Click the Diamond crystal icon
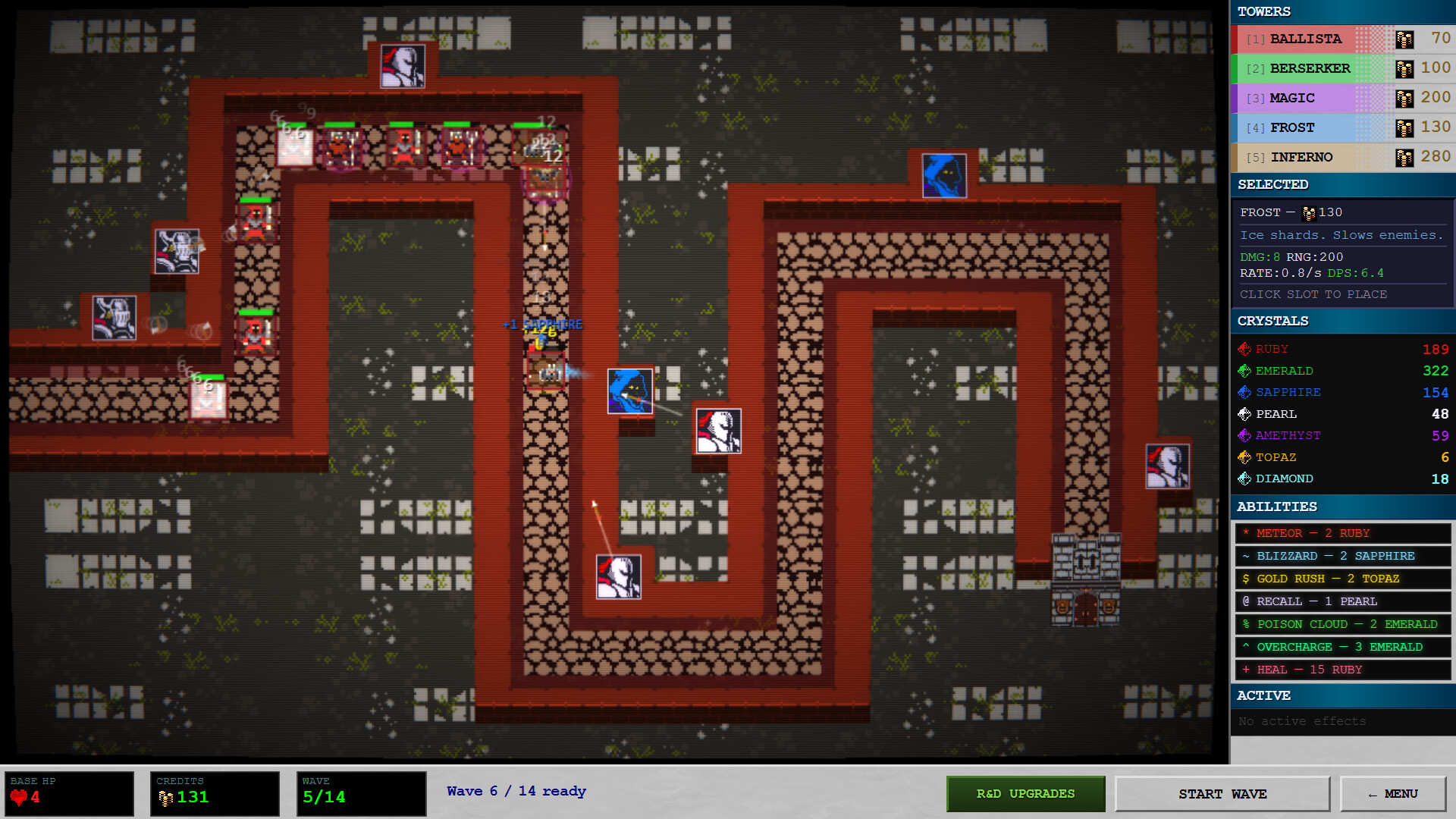The width and height of the screenshot is (1456, 819). 1244,479
